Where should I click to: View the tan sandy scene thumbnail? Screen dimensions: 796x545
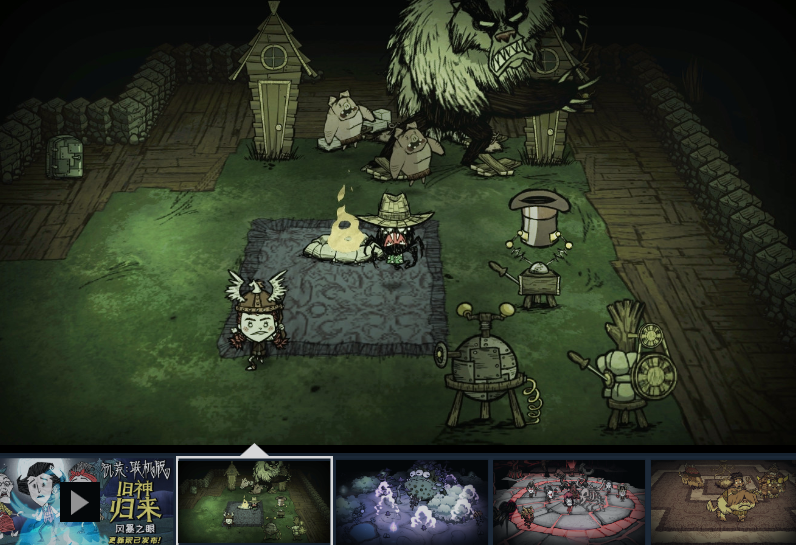(x=723, y=501)
